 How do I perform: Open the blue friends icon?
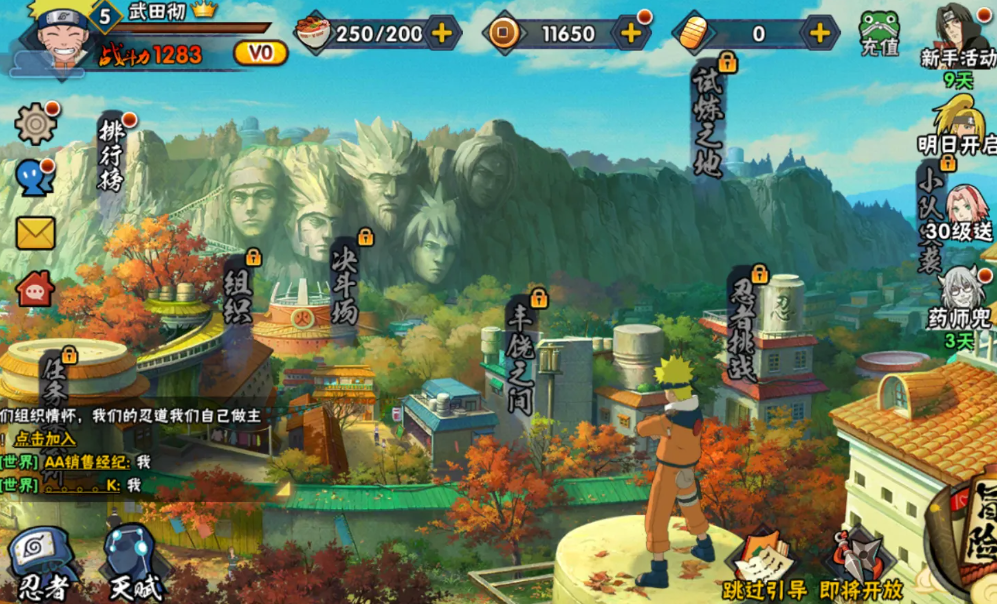pos(33,178)
